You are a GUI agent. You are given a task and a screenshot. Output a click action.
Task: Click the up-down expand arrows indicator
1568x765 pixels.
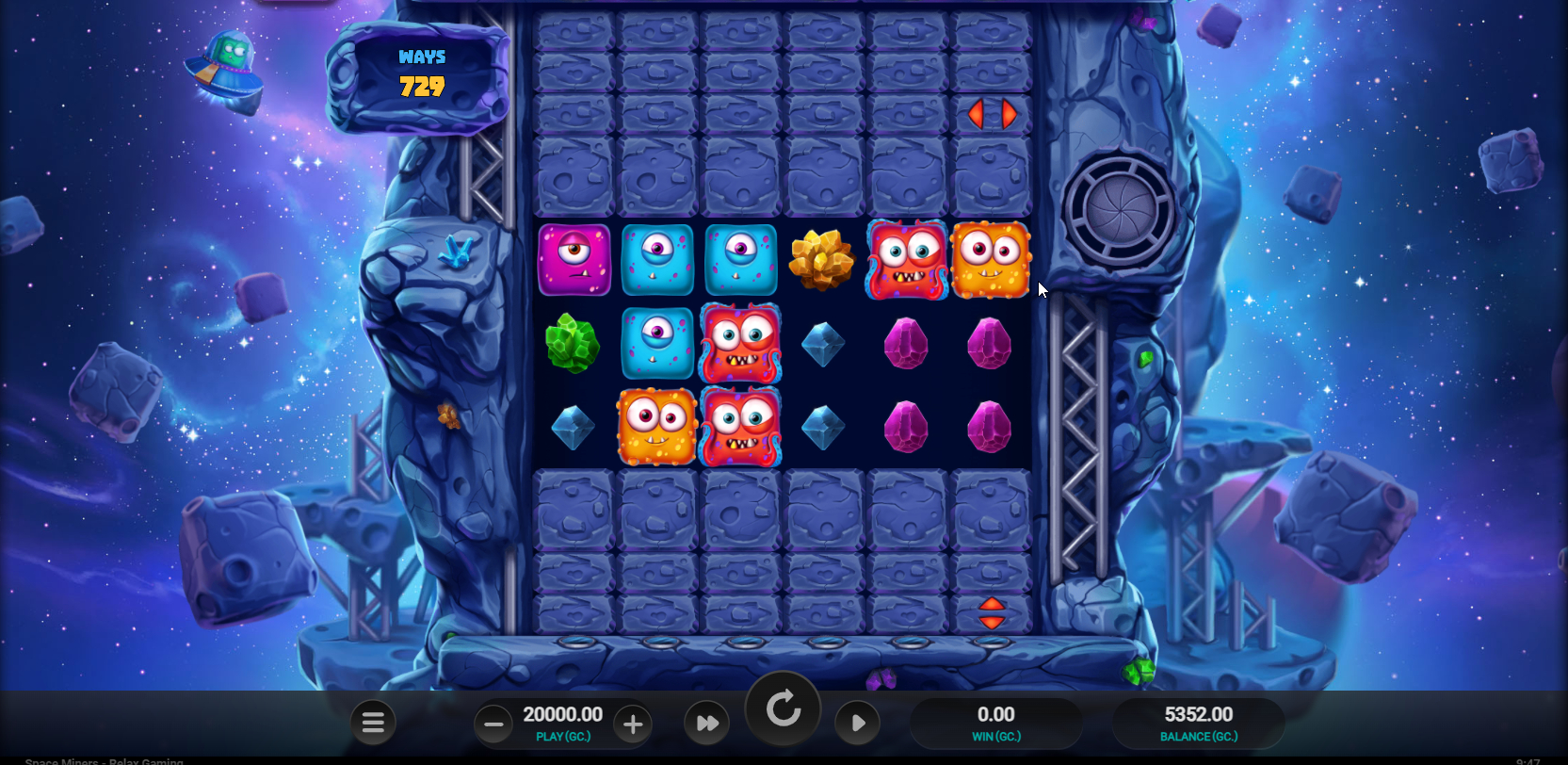coord(991,613)
